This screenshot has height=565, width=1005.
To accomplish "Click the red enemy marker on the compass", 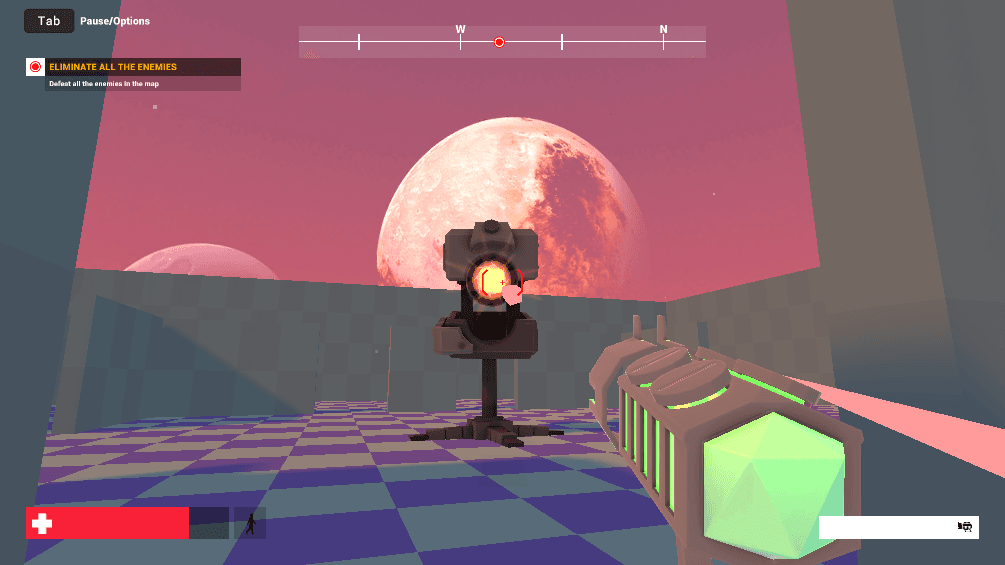I will pos(499,42).
